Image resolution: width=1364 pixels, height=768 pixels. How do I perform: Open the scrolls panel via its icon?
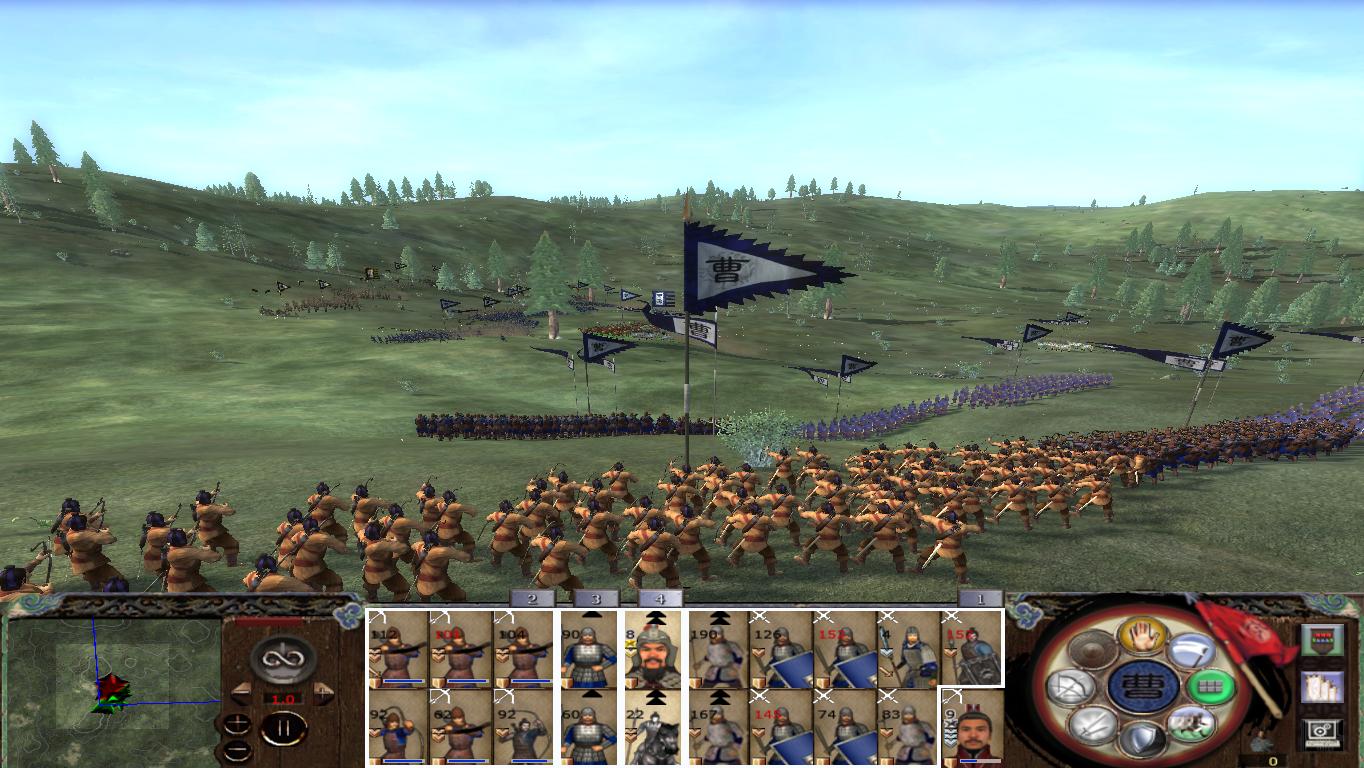coord(1323,688)
